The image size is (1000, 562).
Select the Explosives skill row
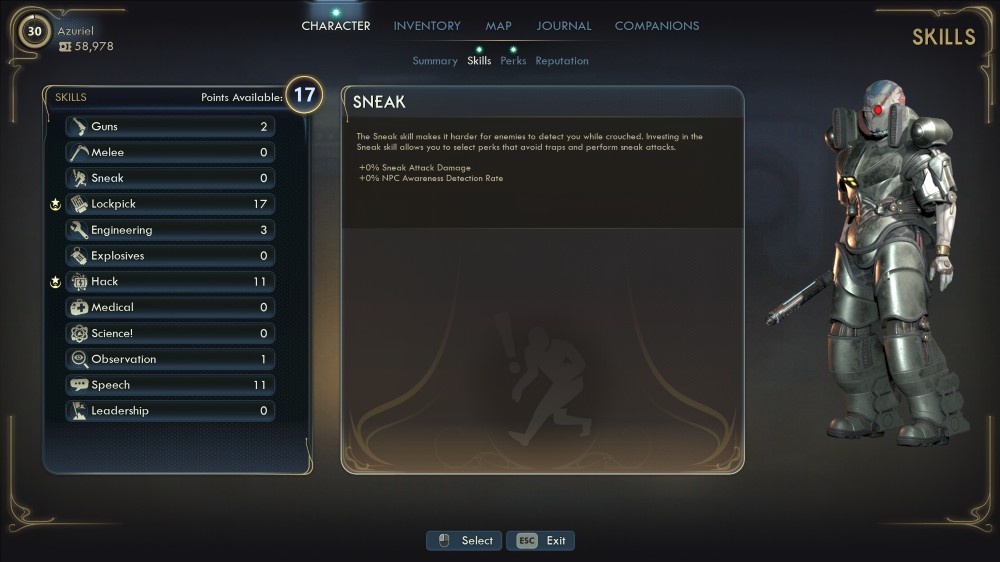click(x=170, y=256)
